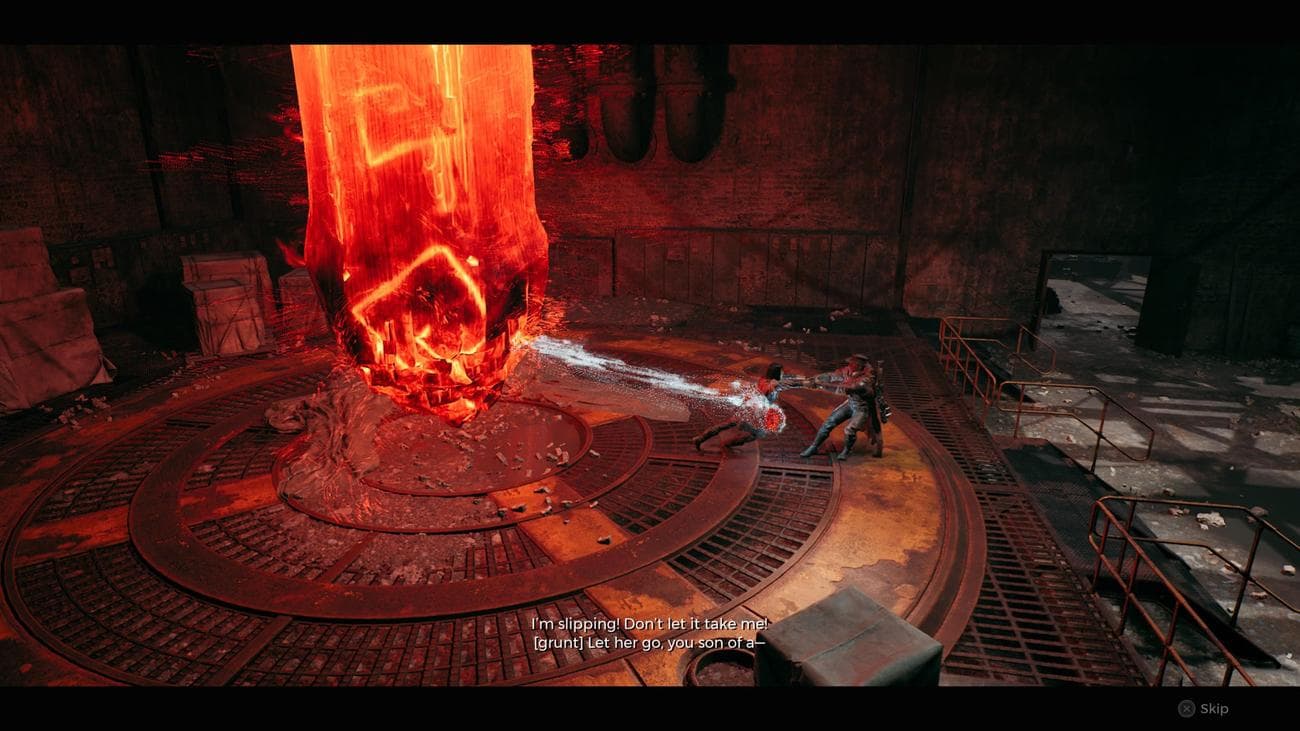Activate the Skip button
Image resolution: width=1300 pixels, height=731 pixels.
pos(1200,709)
